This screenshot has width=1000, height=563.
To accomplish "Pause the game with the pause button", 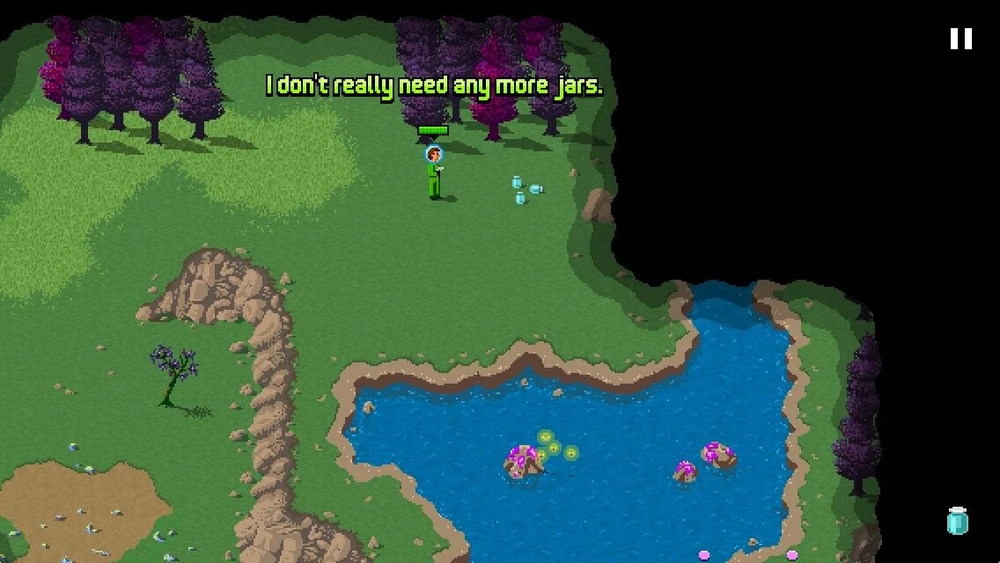I will coord(960,39).
